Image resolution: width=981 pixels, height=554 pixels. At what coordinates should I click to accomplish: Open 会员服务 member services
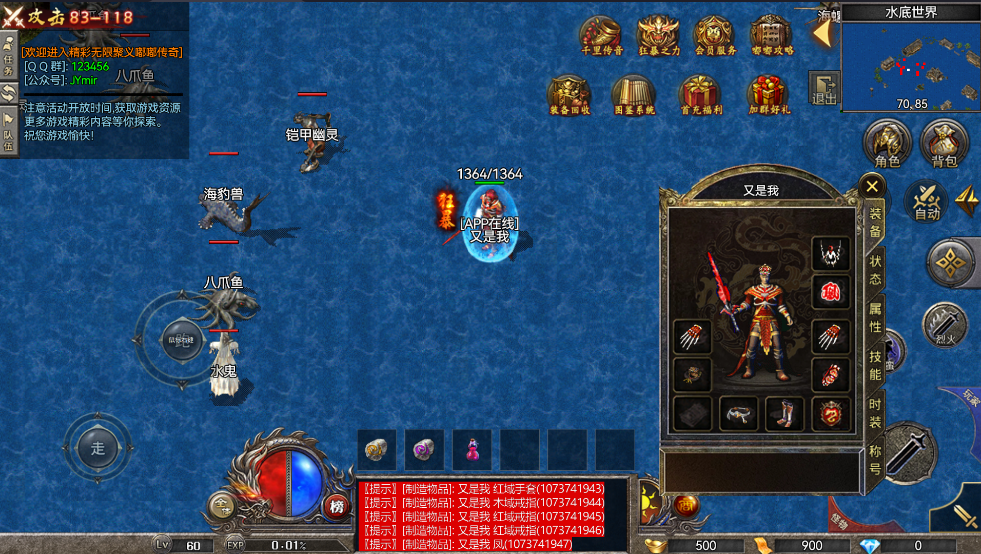715,34
